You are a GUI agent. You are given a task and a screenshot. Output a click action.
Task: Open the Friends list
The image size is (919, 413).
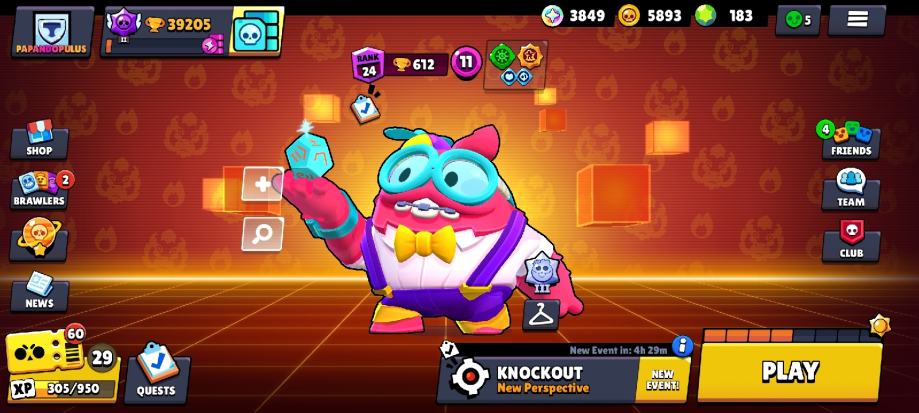tap(850, 140)
